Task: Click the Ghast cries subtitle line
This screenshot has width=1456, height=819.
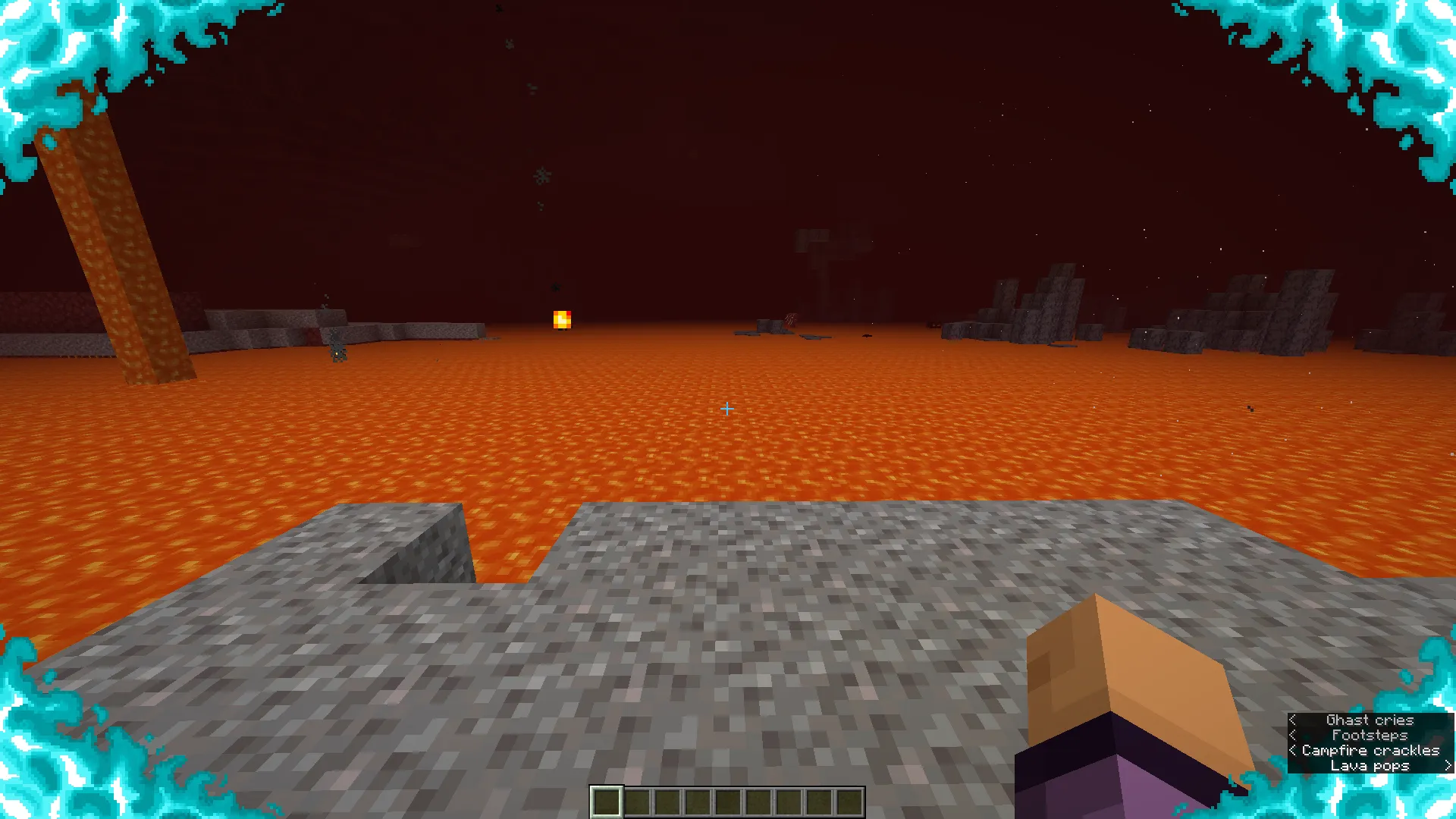Action: [1370, 720]
